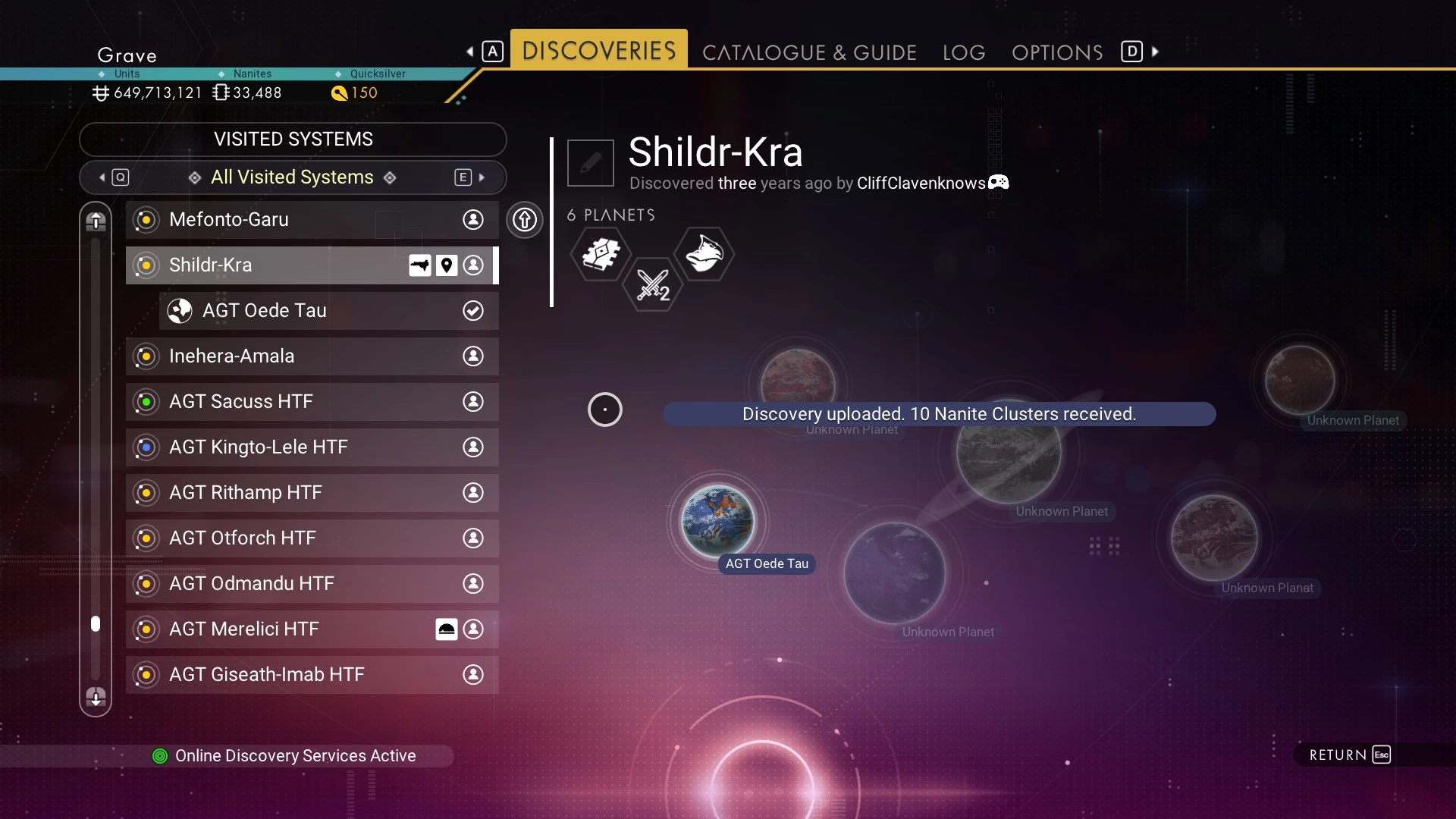Screen dimensions: 1456x819
Task: Upload discoveries with the arrow-up circle button
Action: (x=525, y=220)
